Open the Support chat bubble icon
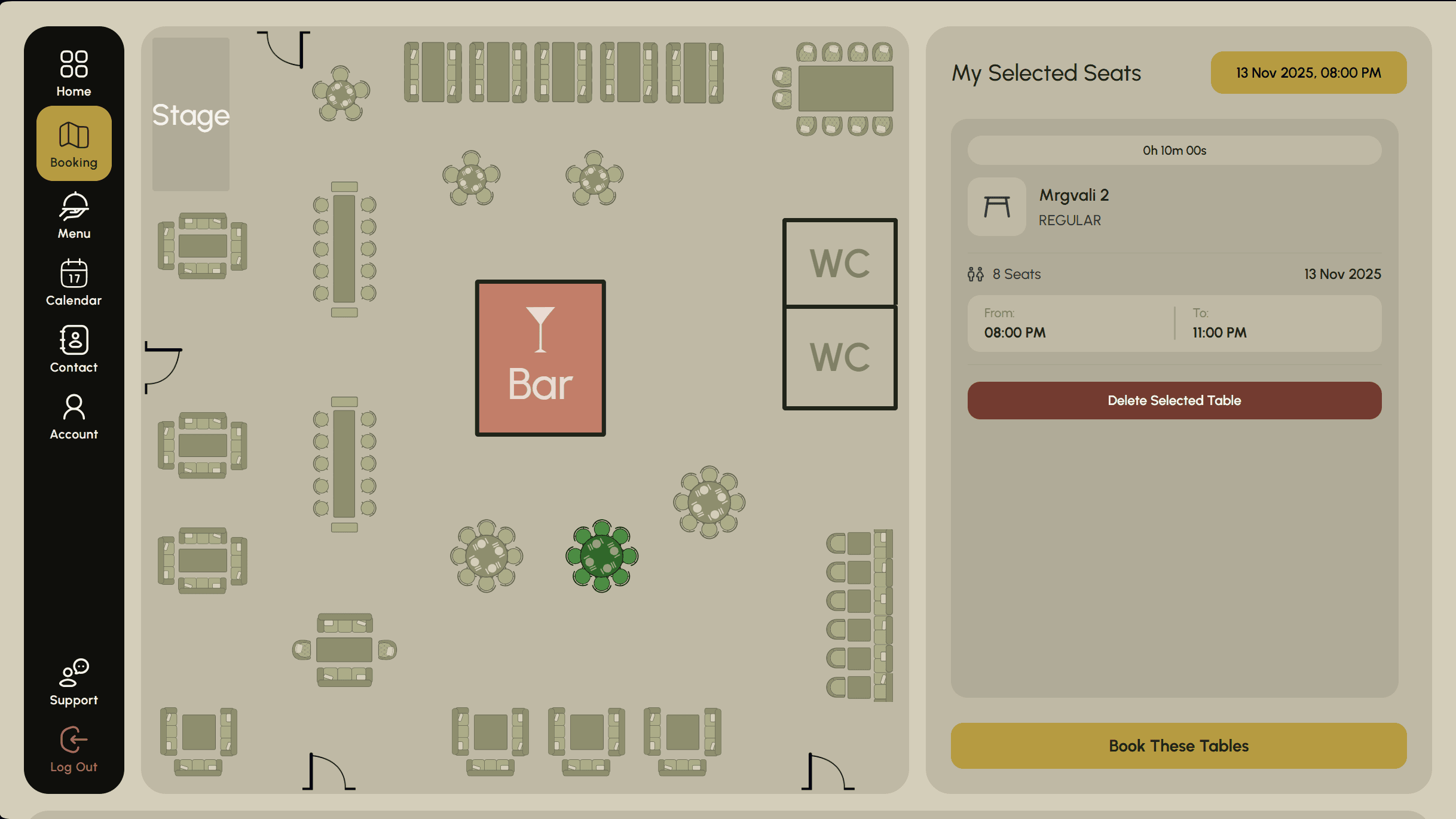The width and height of the screenshot is (1456, 819). click(x=73, y=673)
